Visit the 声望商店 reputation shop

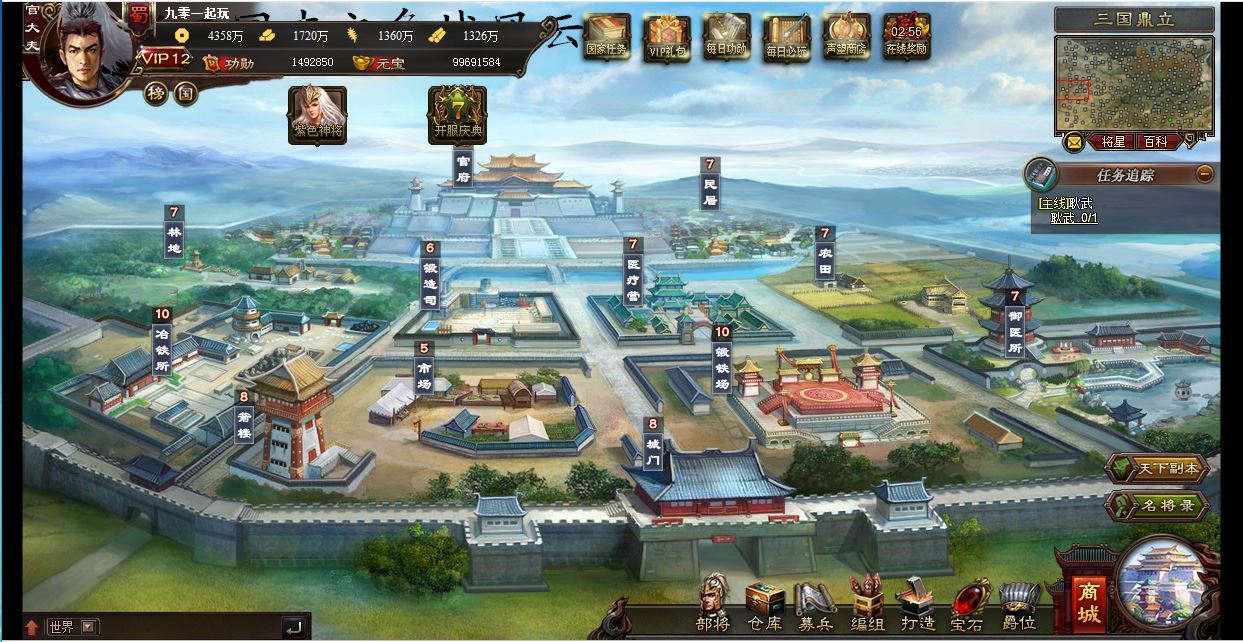(847, 36)
